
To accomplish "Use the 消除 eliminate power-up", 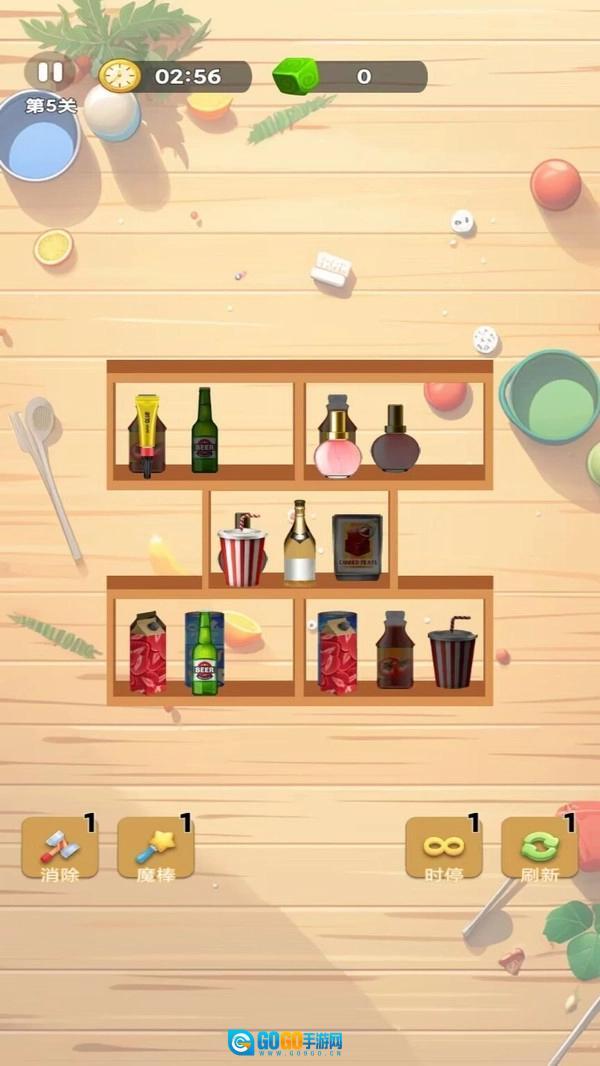I will pyautogui.click(x=60, y=848).
